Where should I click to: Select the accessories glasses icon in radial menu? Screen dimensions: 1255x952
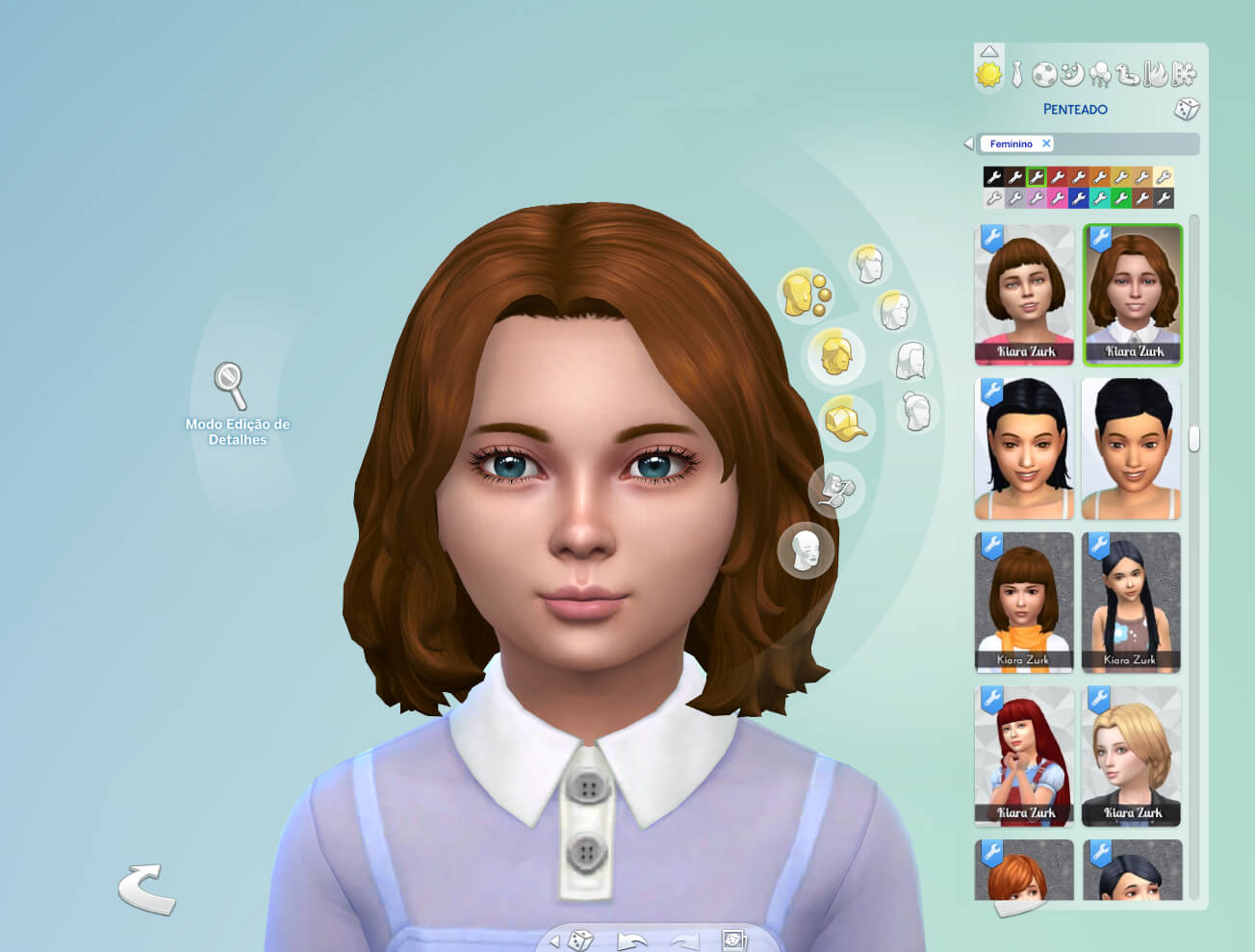click(x=833, y=491)
